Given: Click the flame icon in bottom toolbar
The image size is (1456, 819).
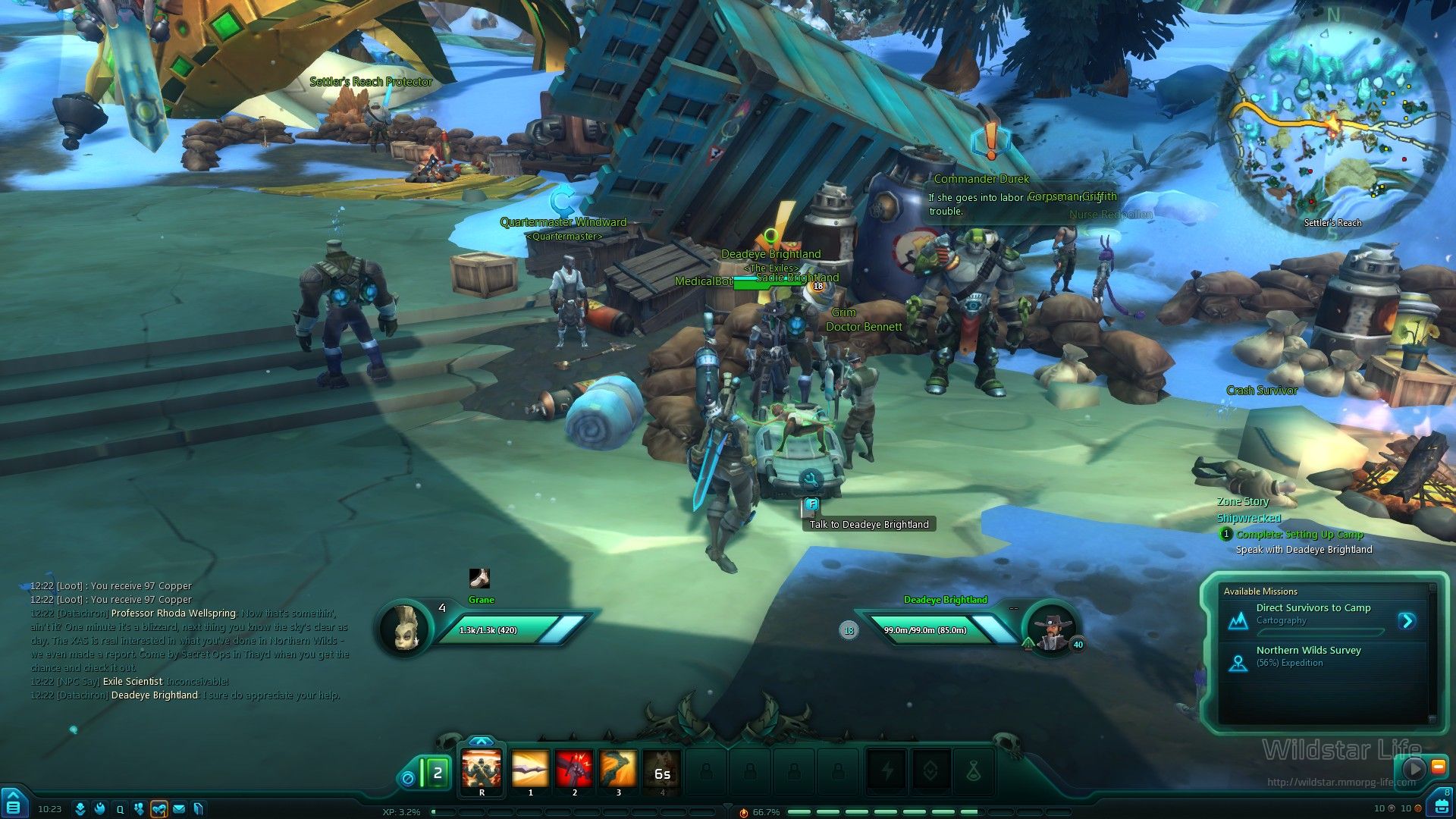Looking at the screenshot, I should (x=99, y=809).
